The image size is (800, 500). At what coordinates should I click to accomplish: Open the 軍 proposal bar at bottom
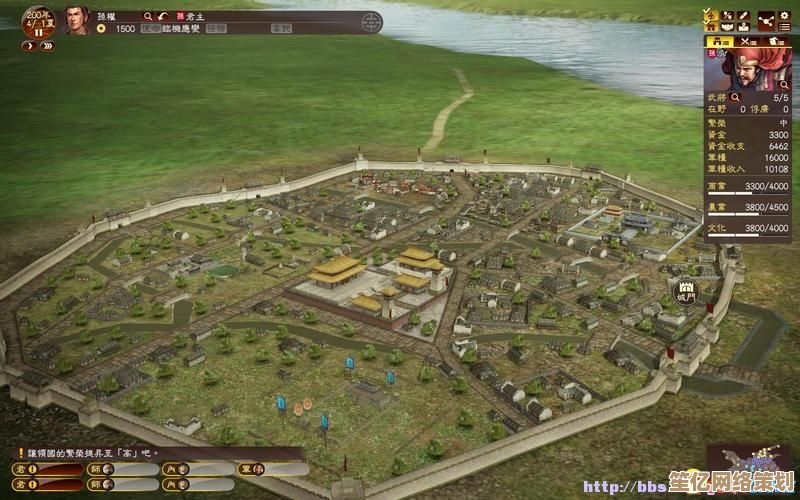(272, 468)
